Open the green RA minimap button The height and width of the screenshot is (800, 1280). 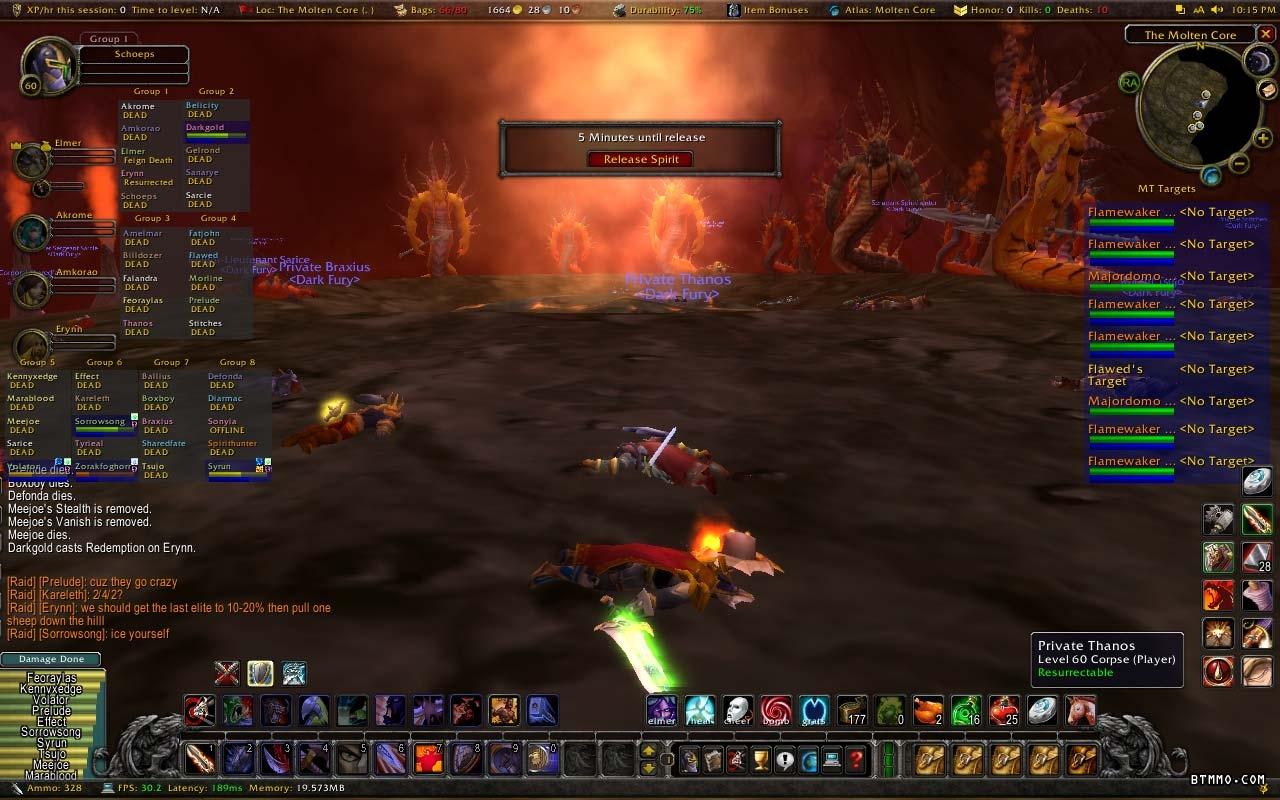(1129, 82)
